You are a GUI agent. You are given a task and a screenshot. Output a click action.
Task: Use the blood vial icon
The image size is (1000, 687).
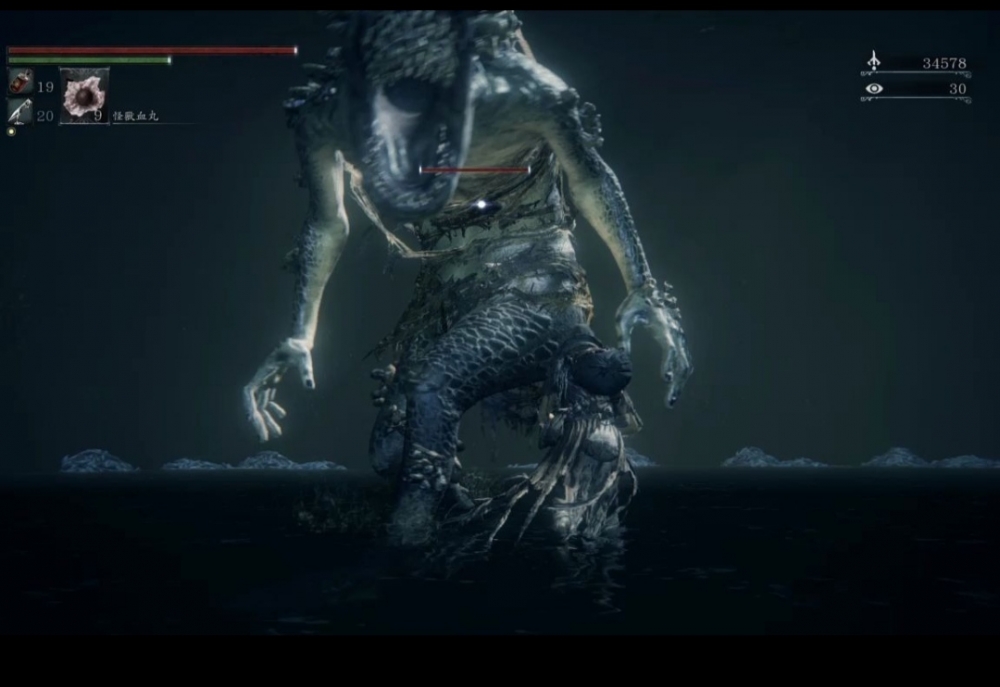click(20, 83)
